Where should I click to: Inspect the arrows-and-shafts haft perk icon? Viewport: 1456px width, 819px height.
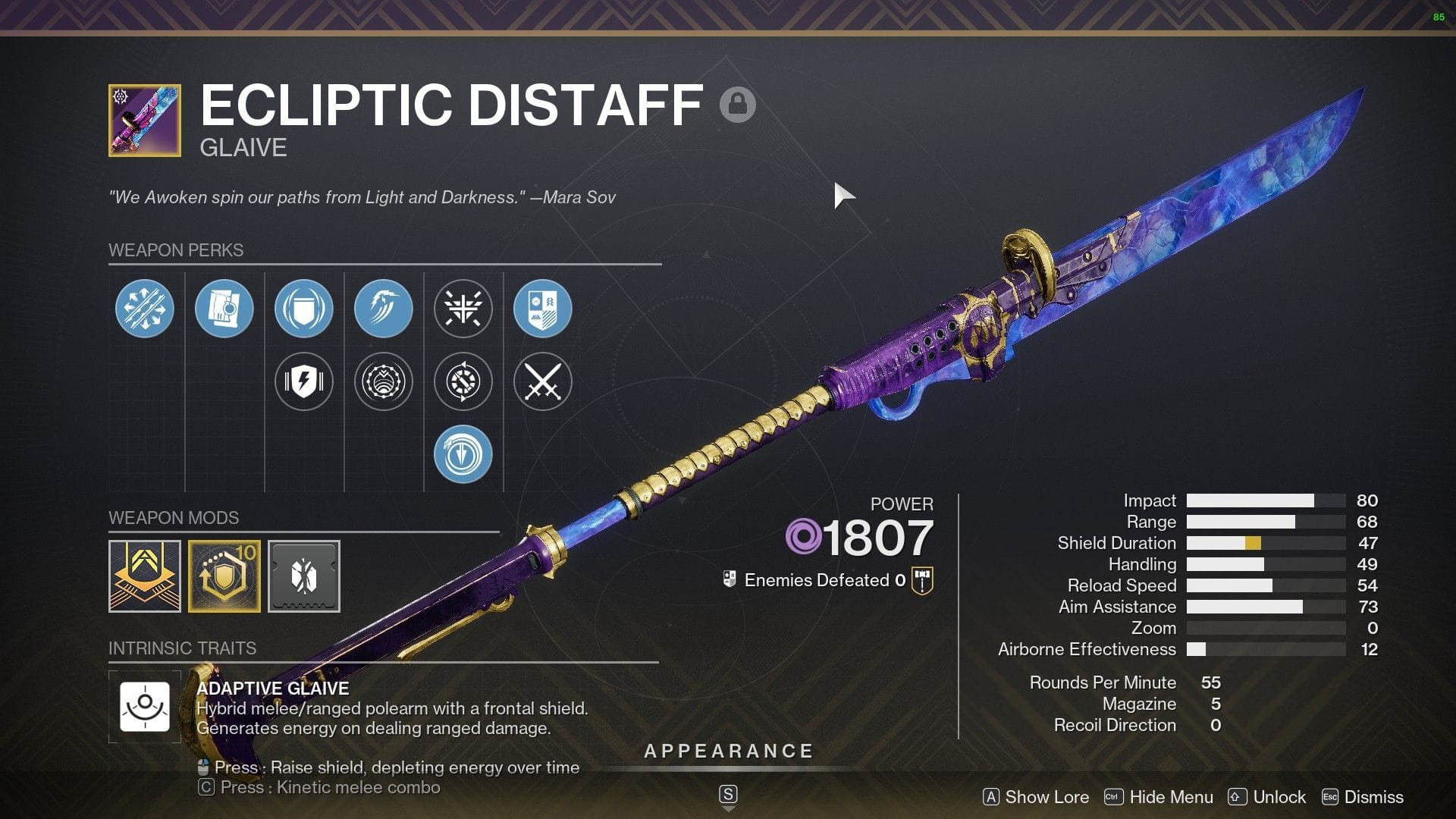(144, 308)
